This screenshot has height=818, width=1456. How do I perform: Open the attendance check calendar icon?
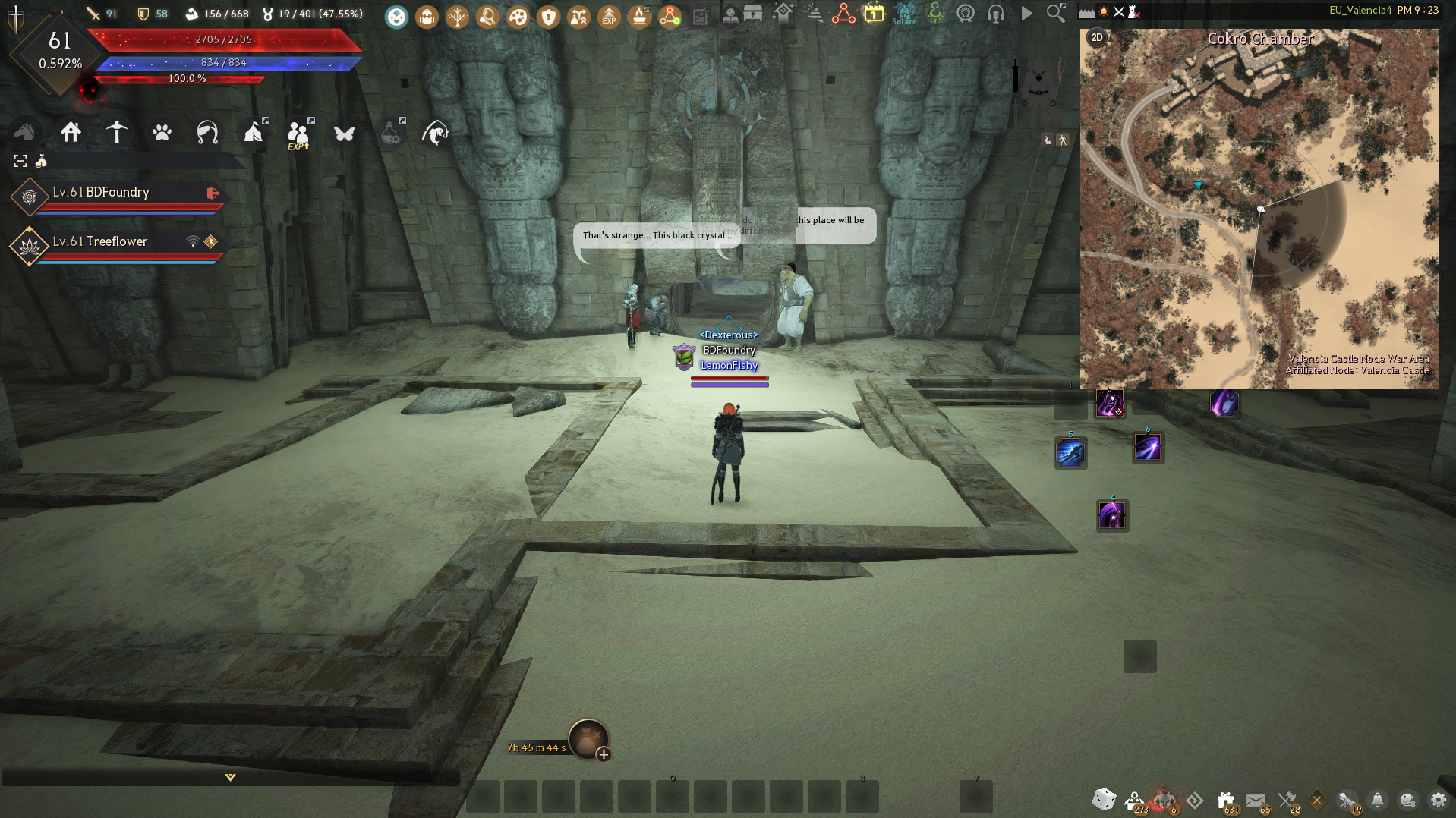(875, 13)
